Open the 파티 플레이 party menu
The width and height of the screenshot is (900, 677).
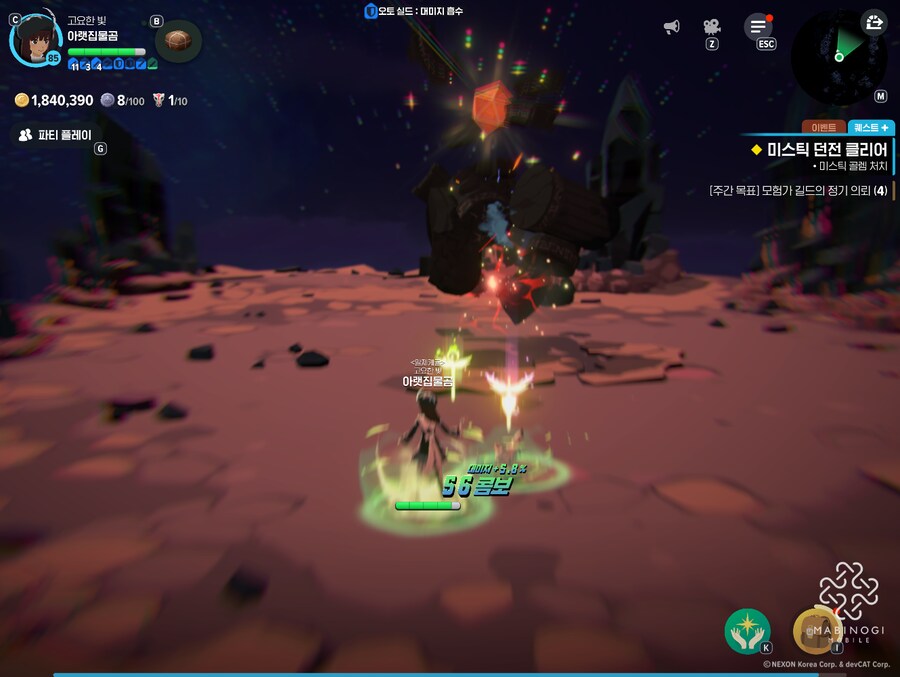coord(56,134)
